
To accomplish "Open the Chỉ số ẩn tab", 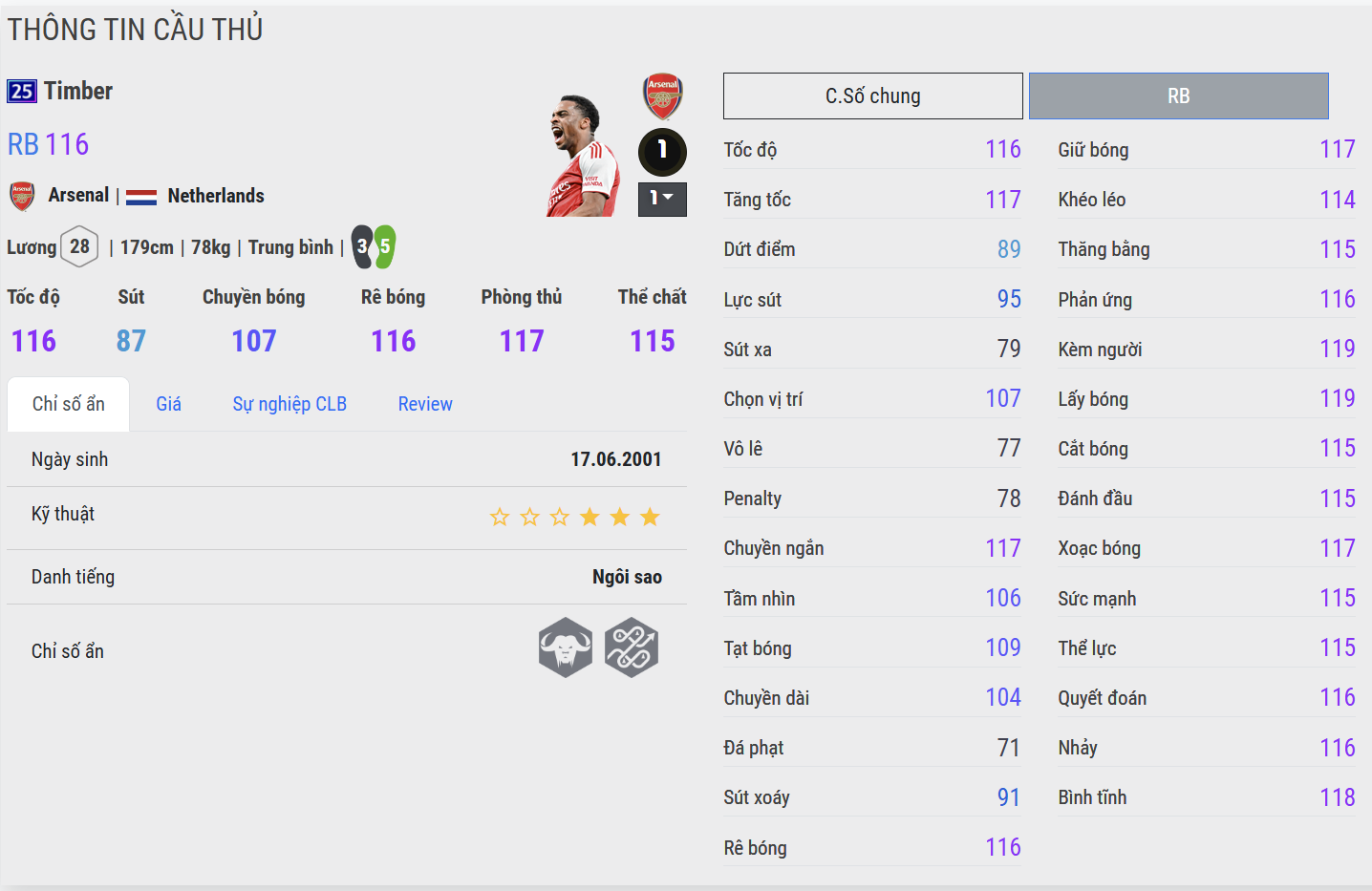I will (68, 404).
